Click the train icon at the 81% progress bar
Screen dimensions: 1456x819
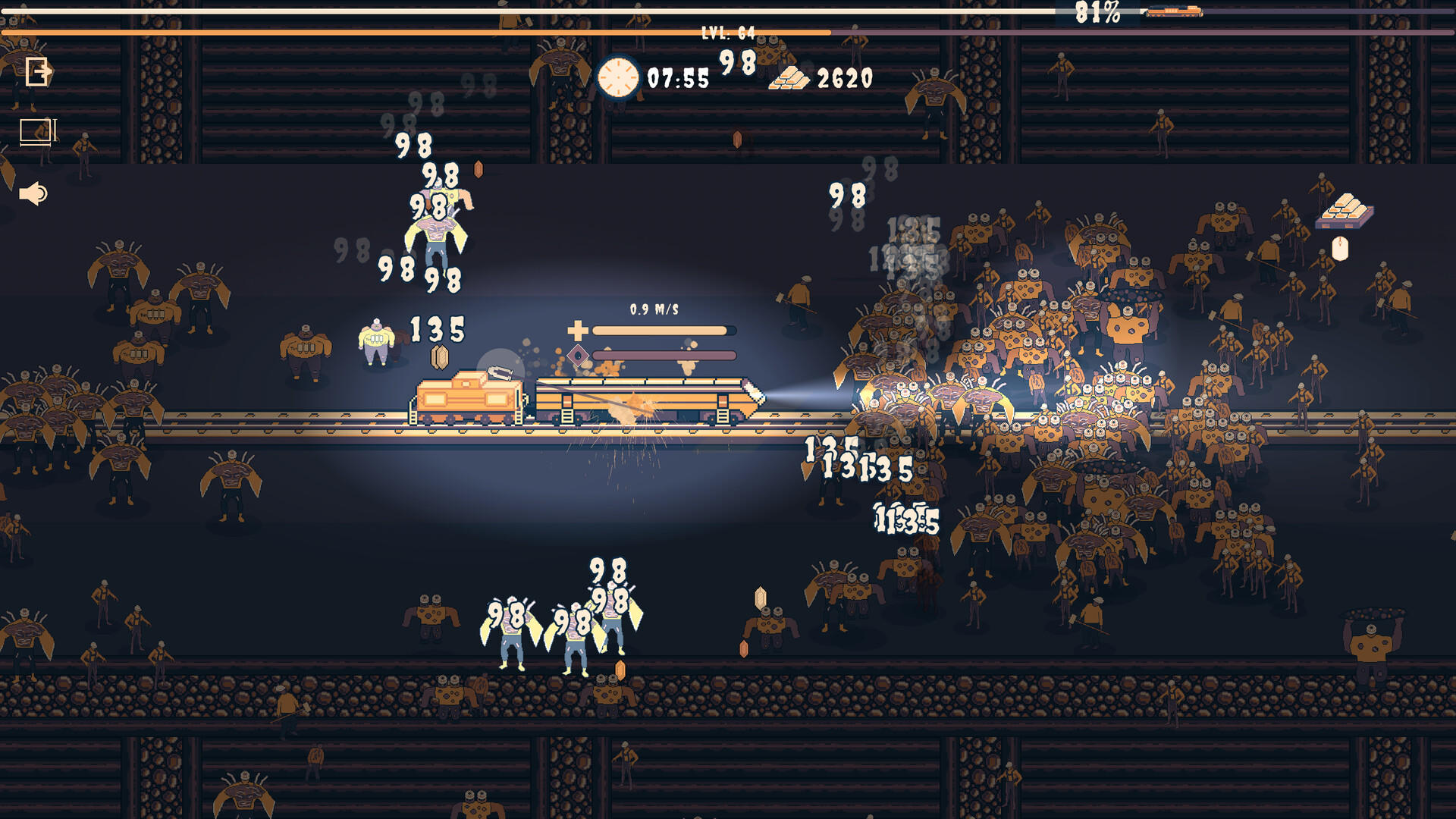click(x=1173, y=12)
